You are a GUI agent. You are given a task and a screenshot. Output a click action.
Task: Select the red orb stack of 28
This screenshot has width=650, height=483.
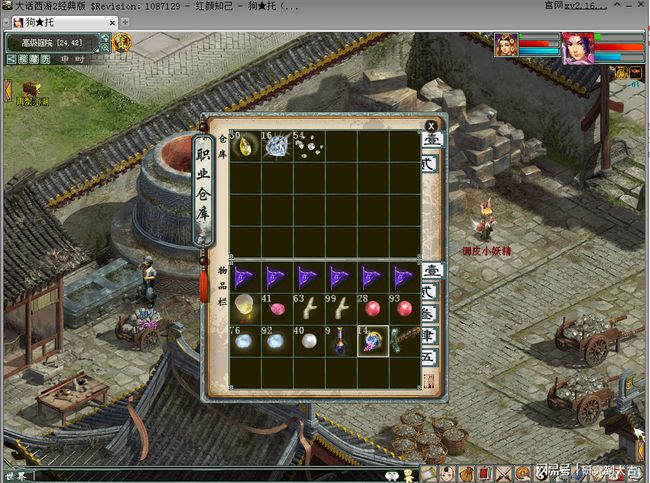[371, 307]
